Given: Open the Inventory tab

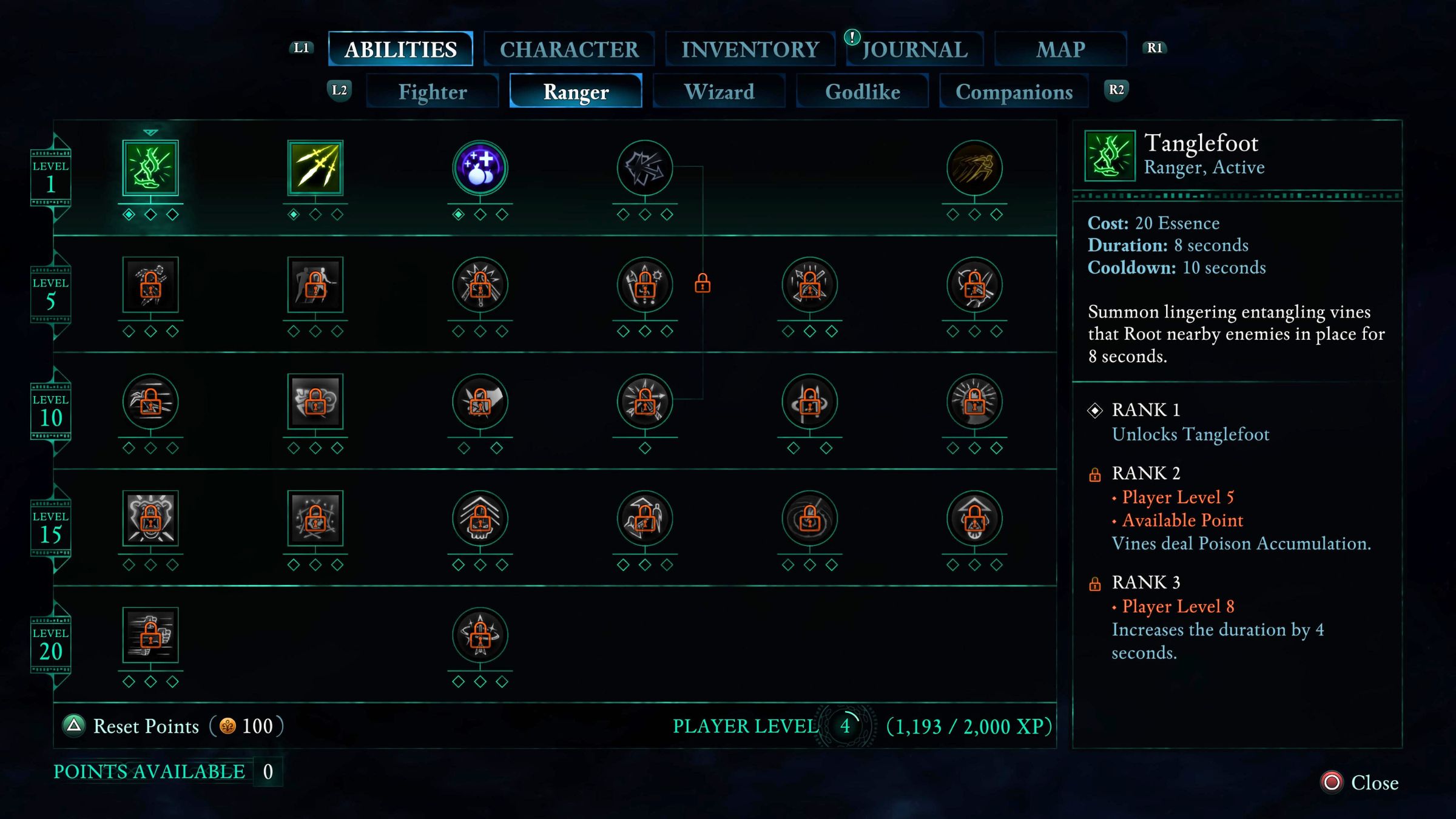Looking at the screenshot, I should click(750, 49).
